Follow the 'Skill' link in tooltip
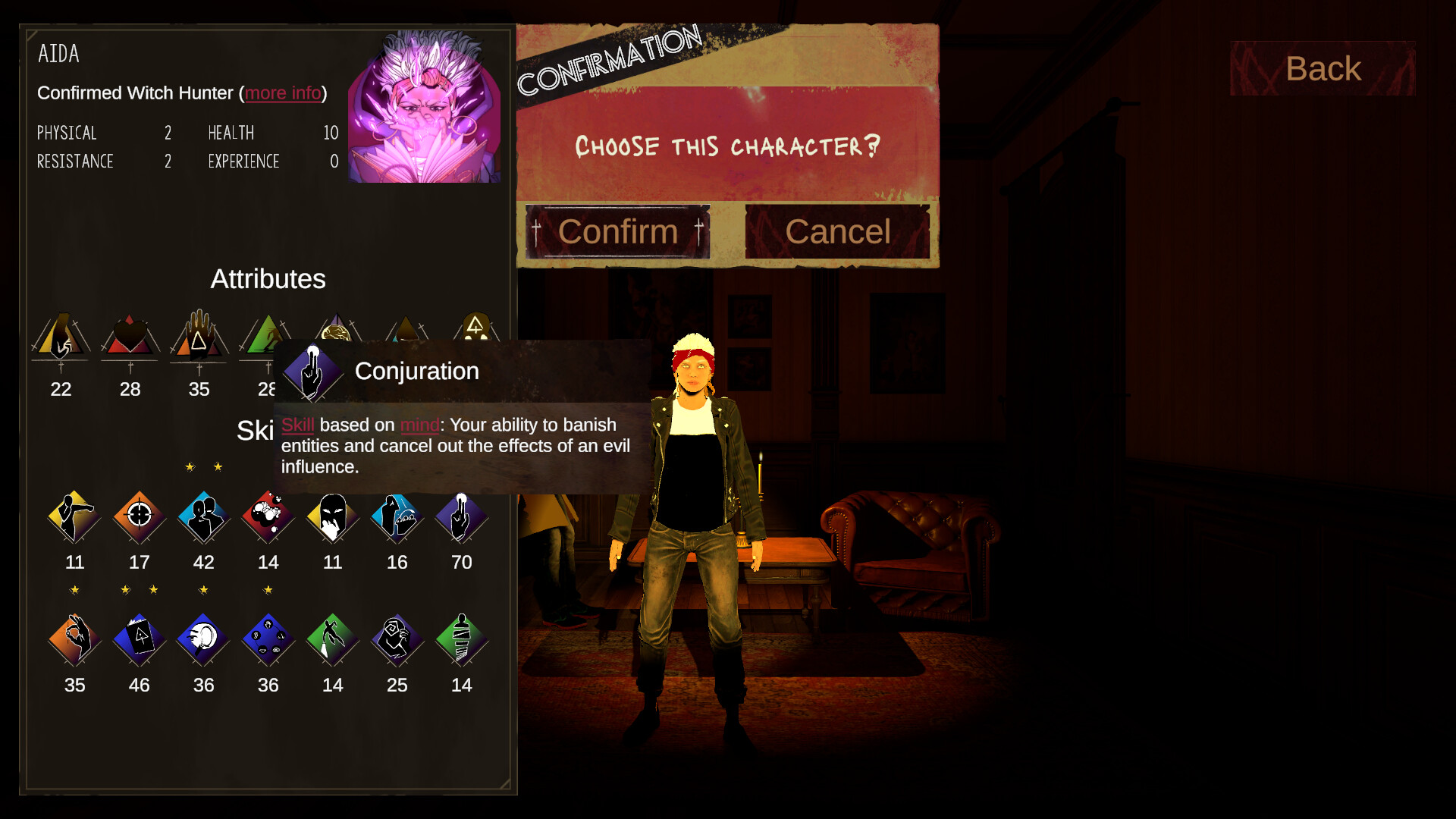 coord(297,425)
